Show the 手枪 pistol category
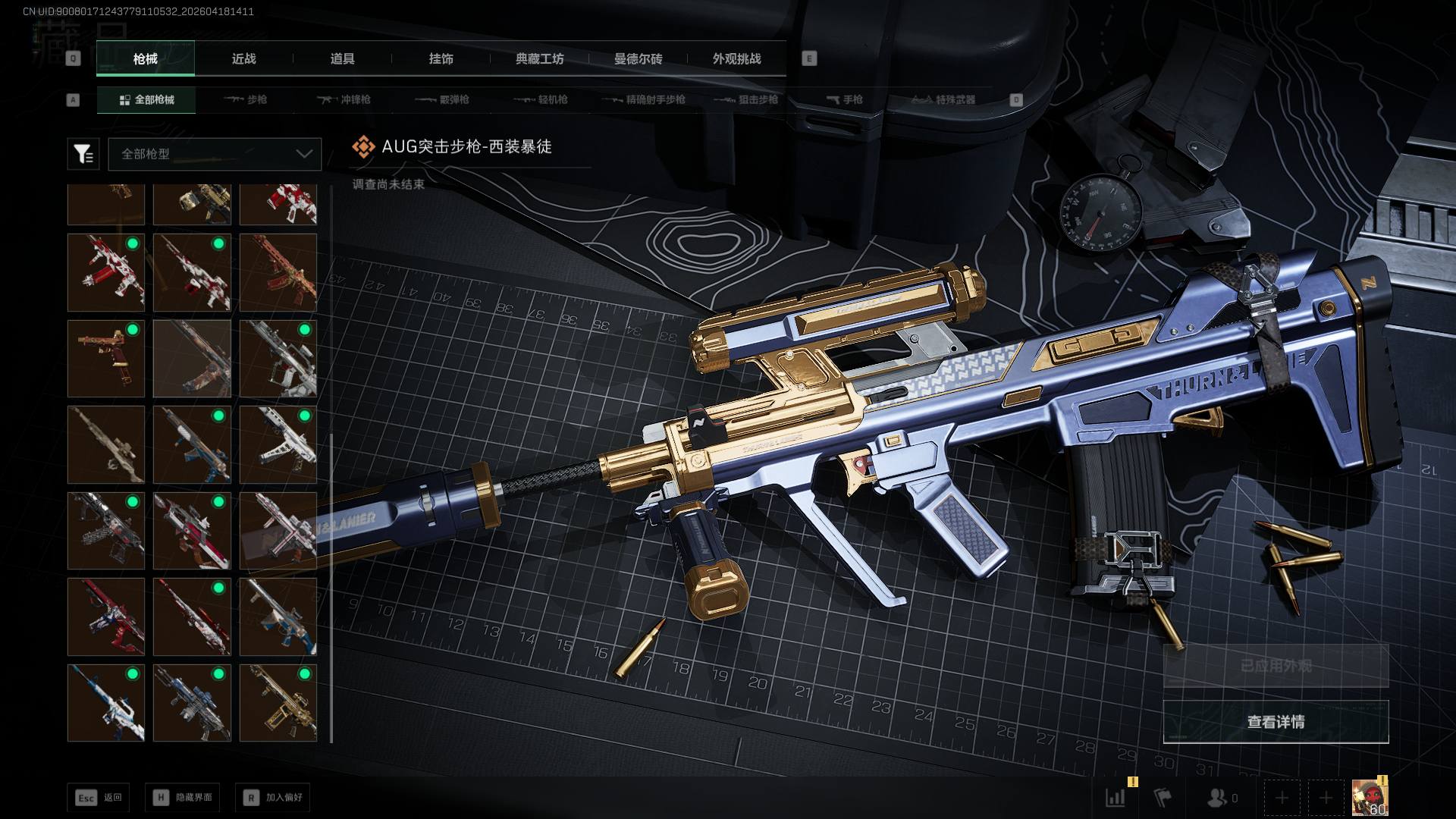 (844, 100)
